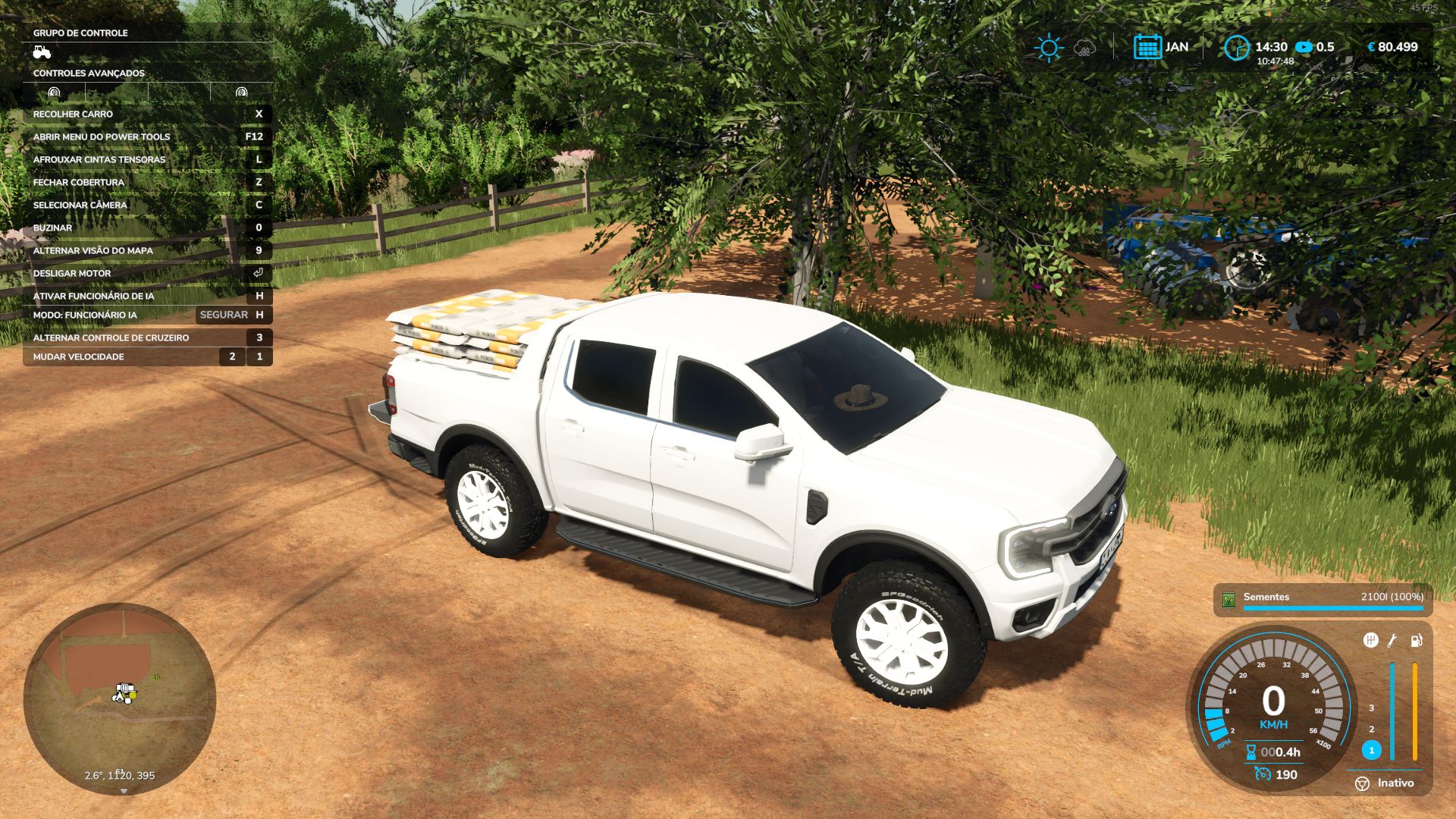Open the calendar icon beside JAN

point(1147,47)
